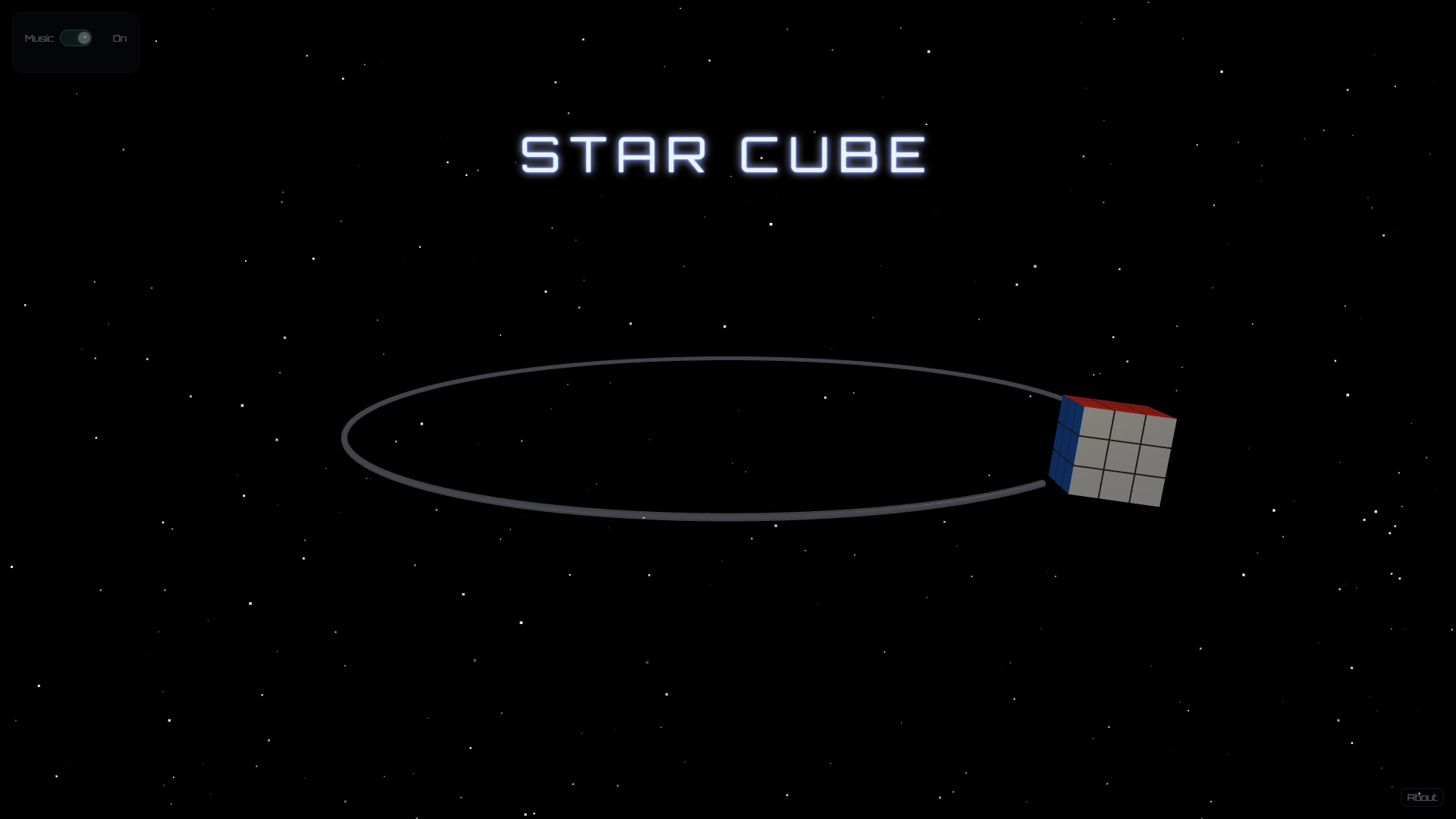Screen dimensions: 1456x819
Task: Click the About button in bottom corner
Action: point(1422,797)
